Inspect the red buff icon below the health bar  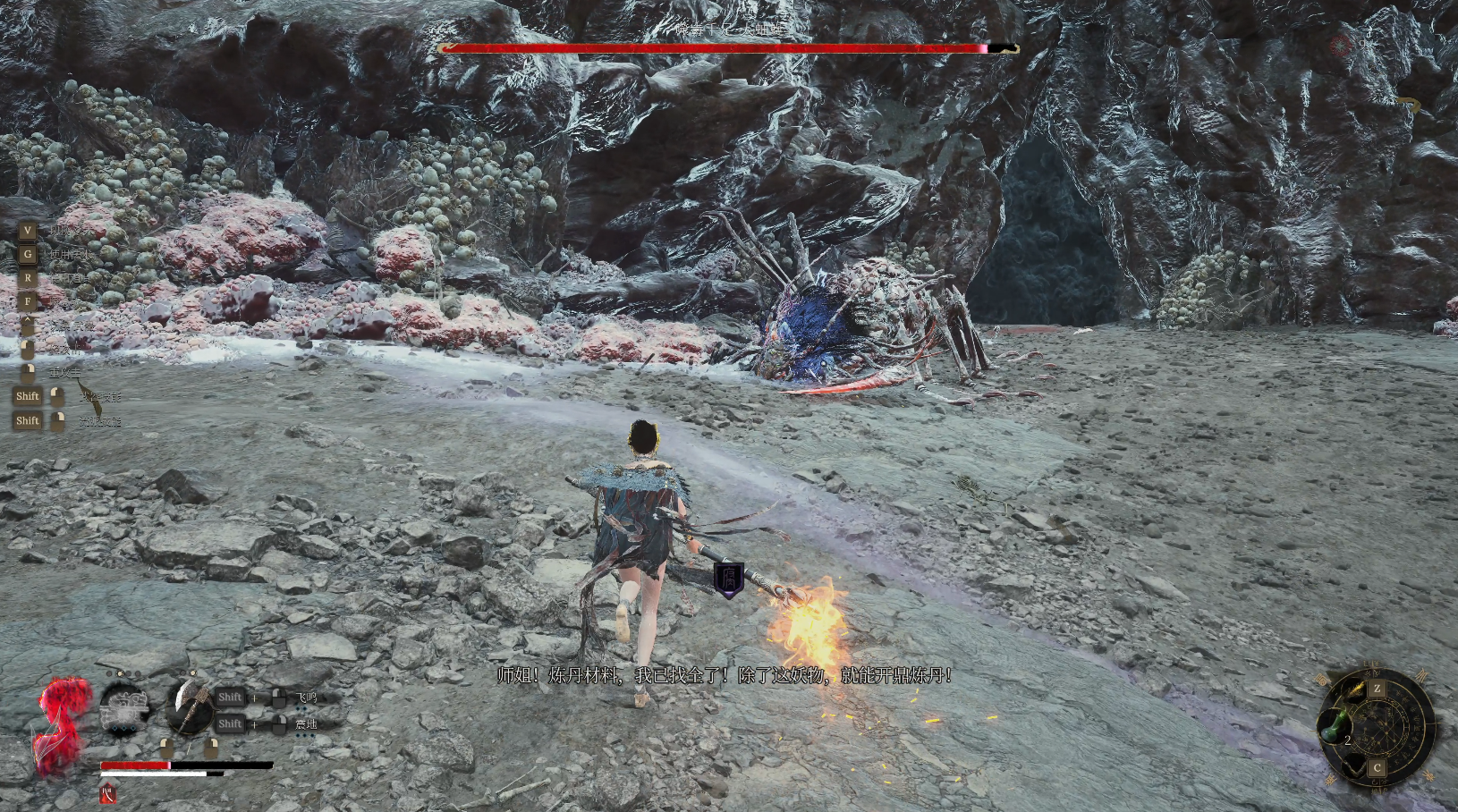point(108,793)
